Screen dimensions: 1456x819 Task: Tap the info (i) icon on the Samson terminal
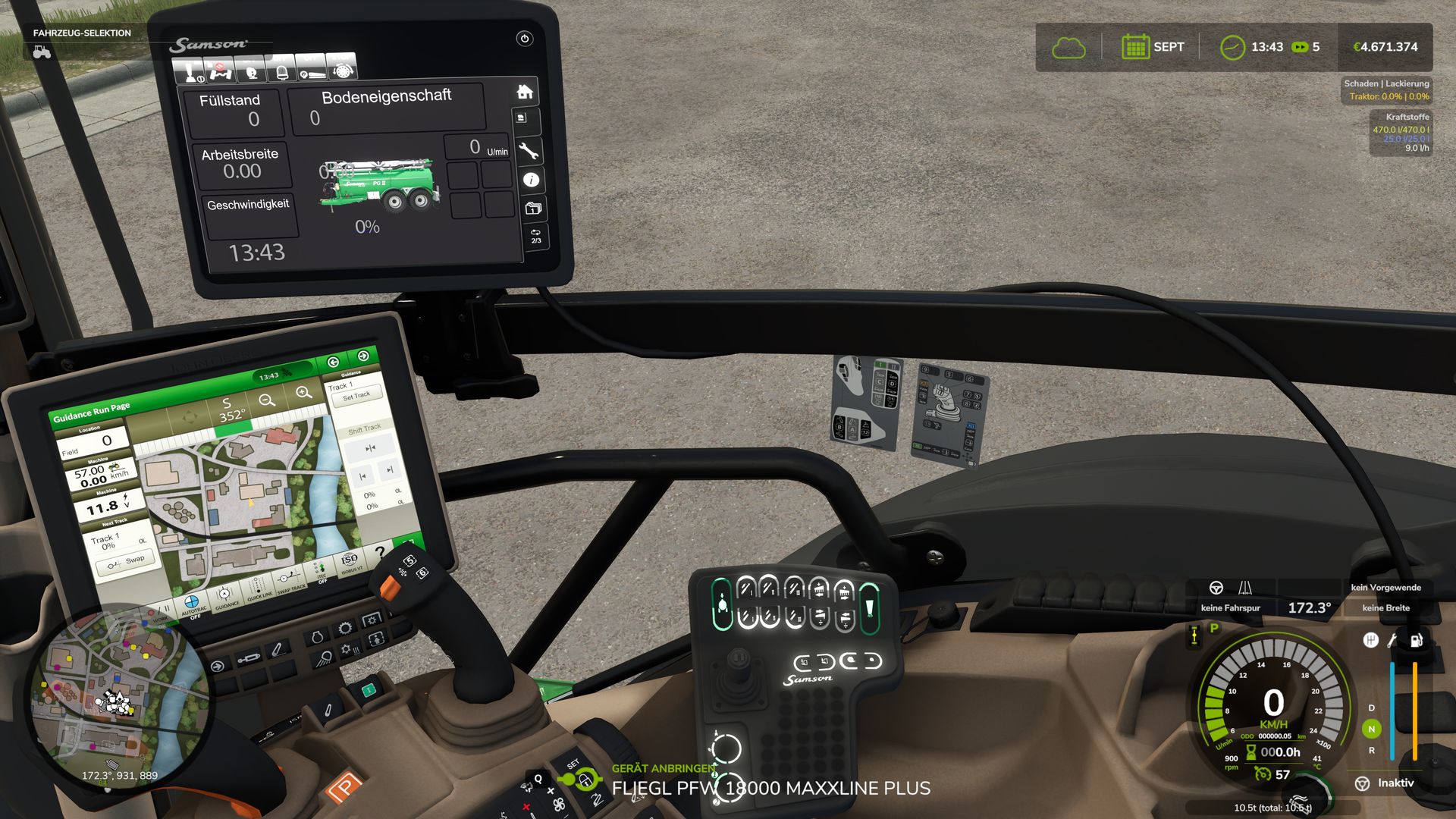pos(531,179)
